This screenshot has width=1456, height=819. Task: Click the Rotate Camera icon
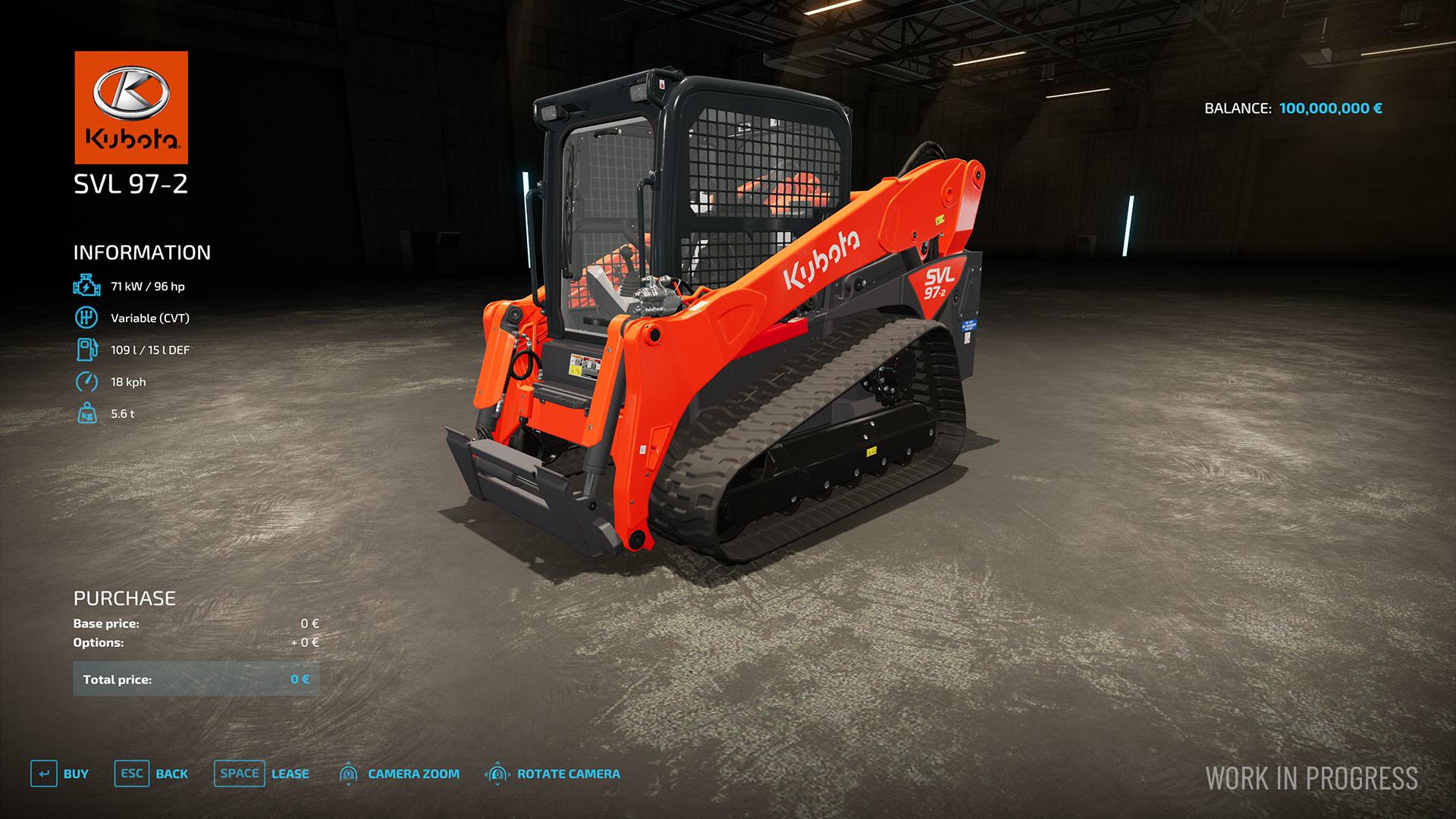coord(497,774)
